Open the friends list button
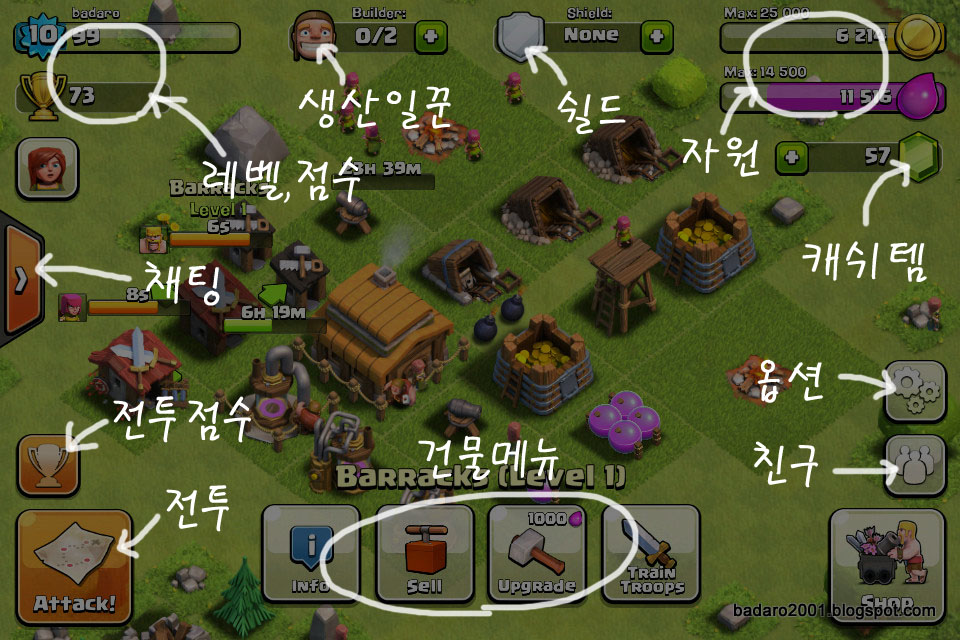 914,465
